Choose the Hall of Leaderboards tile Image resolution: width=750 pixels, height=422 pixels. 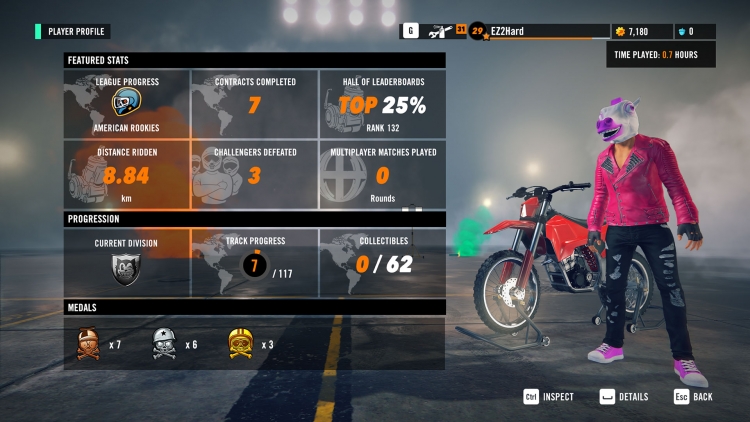[382, 104]
